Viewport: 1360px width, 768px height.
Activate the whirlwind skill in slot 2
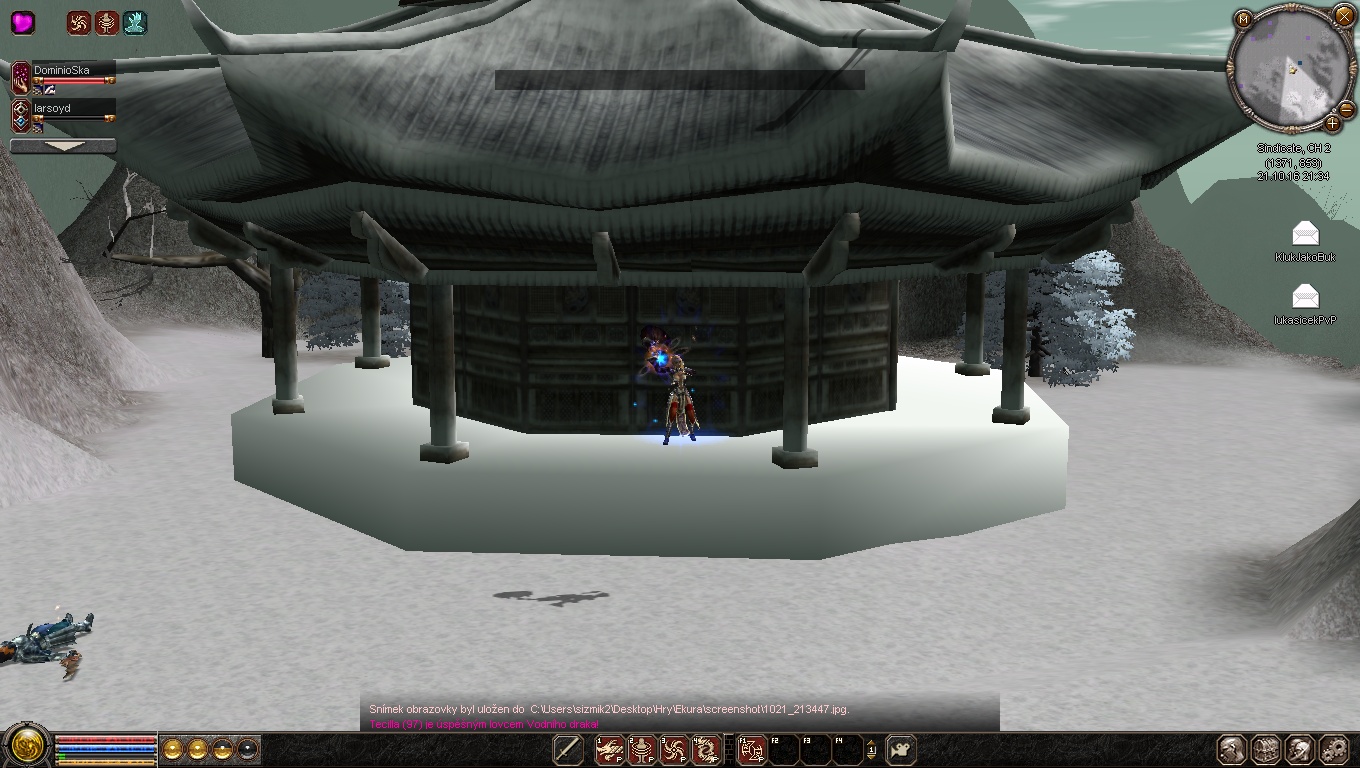pyautogui.click(x=642, y=749)
